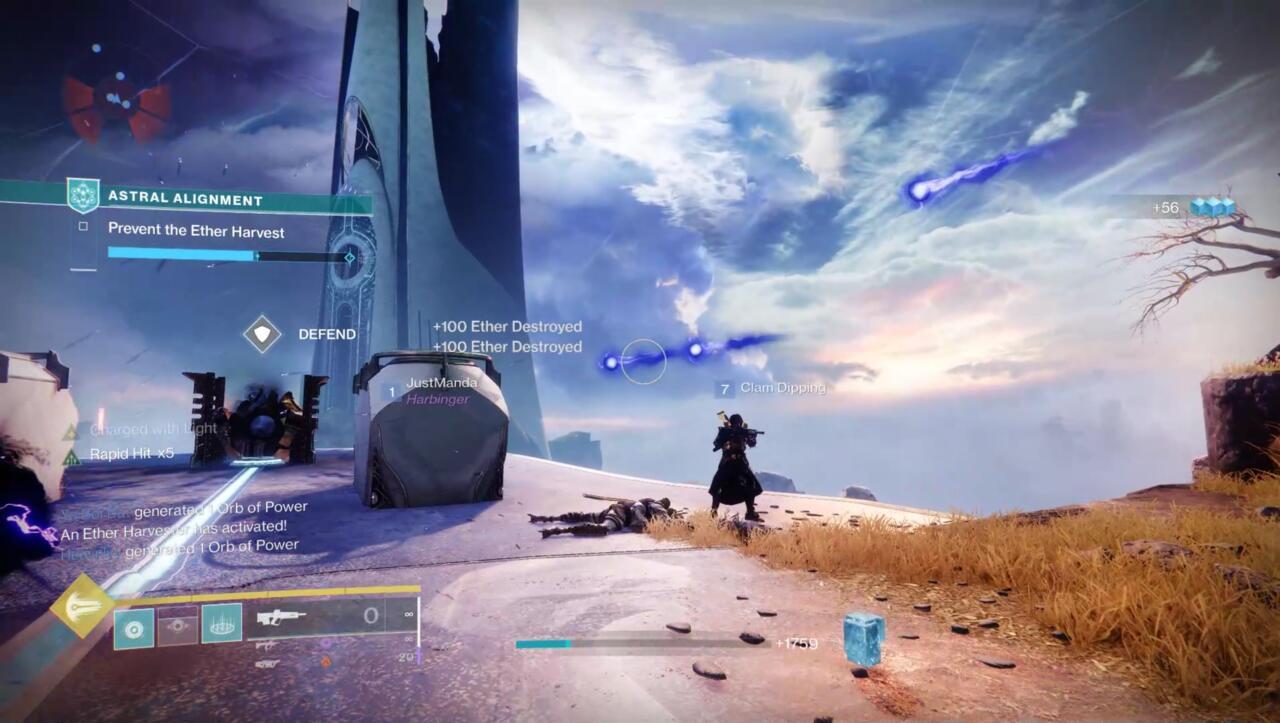This screenshot has height=723, width=1280.
Task: Use the grenade ability icon
Action: pyautogui.click(x=133, y=624)
